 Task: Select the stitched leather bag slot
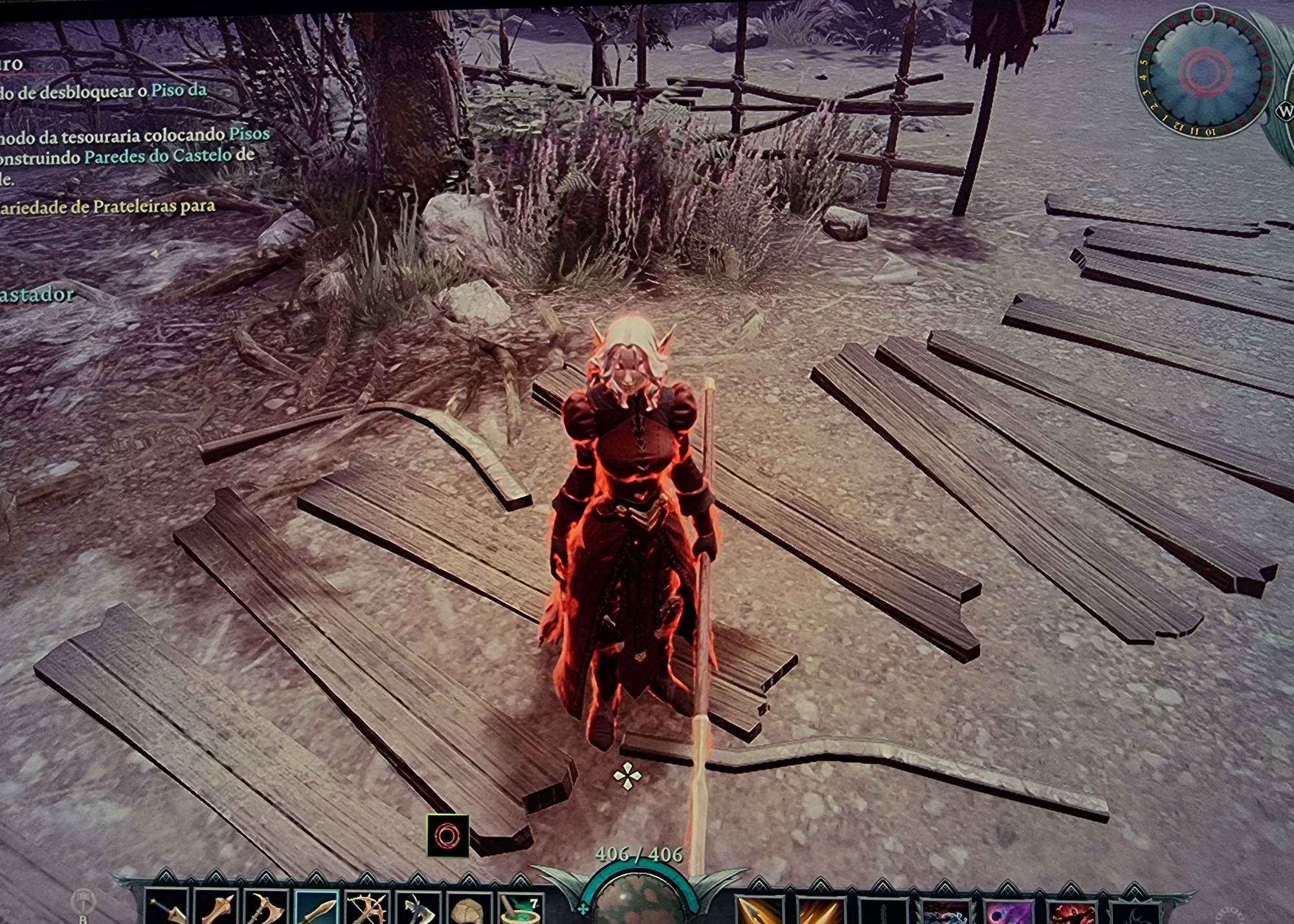click(x=467, y=909)
